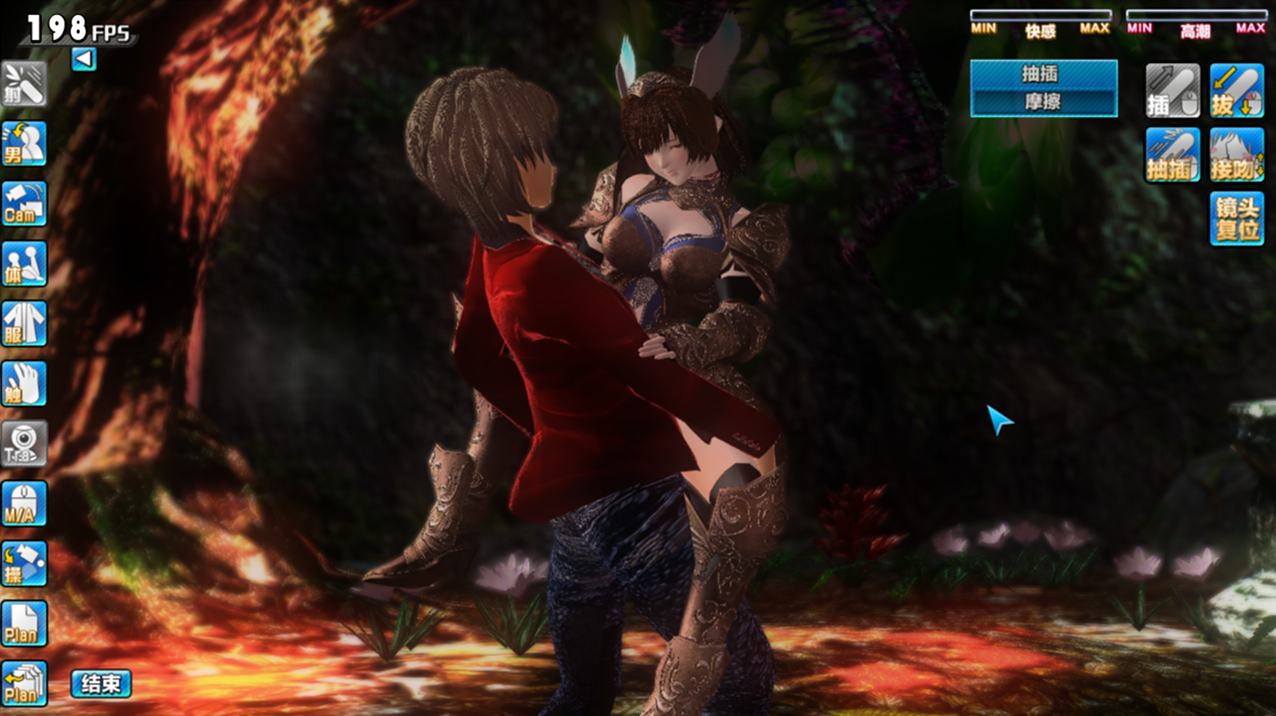Reset the camera with 镜头复位
The width and height of the screenshot is (1276, 716).
click(1237, 219)
